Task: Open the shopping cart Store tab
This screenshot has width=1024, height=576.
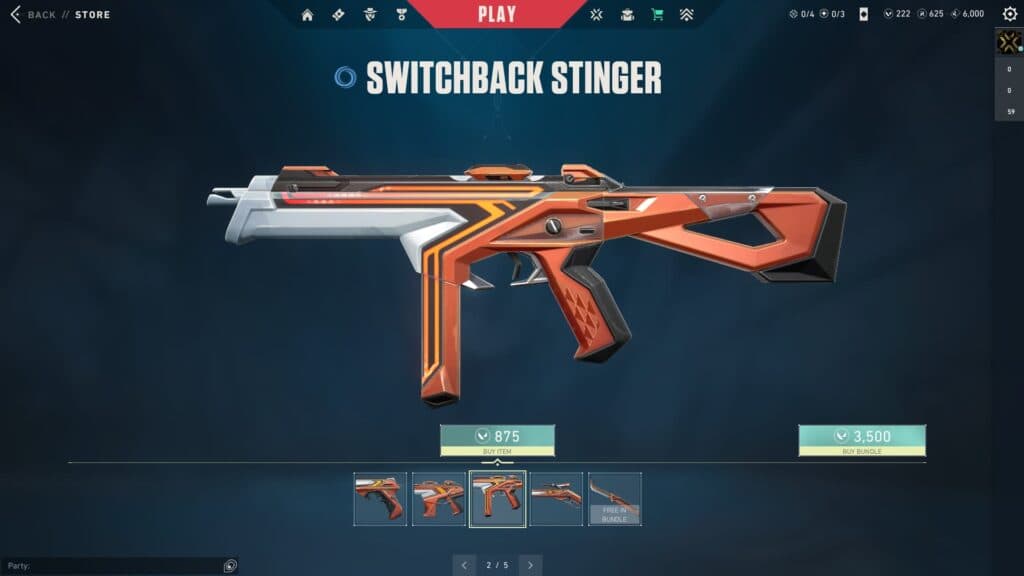Action: (657, 15)
